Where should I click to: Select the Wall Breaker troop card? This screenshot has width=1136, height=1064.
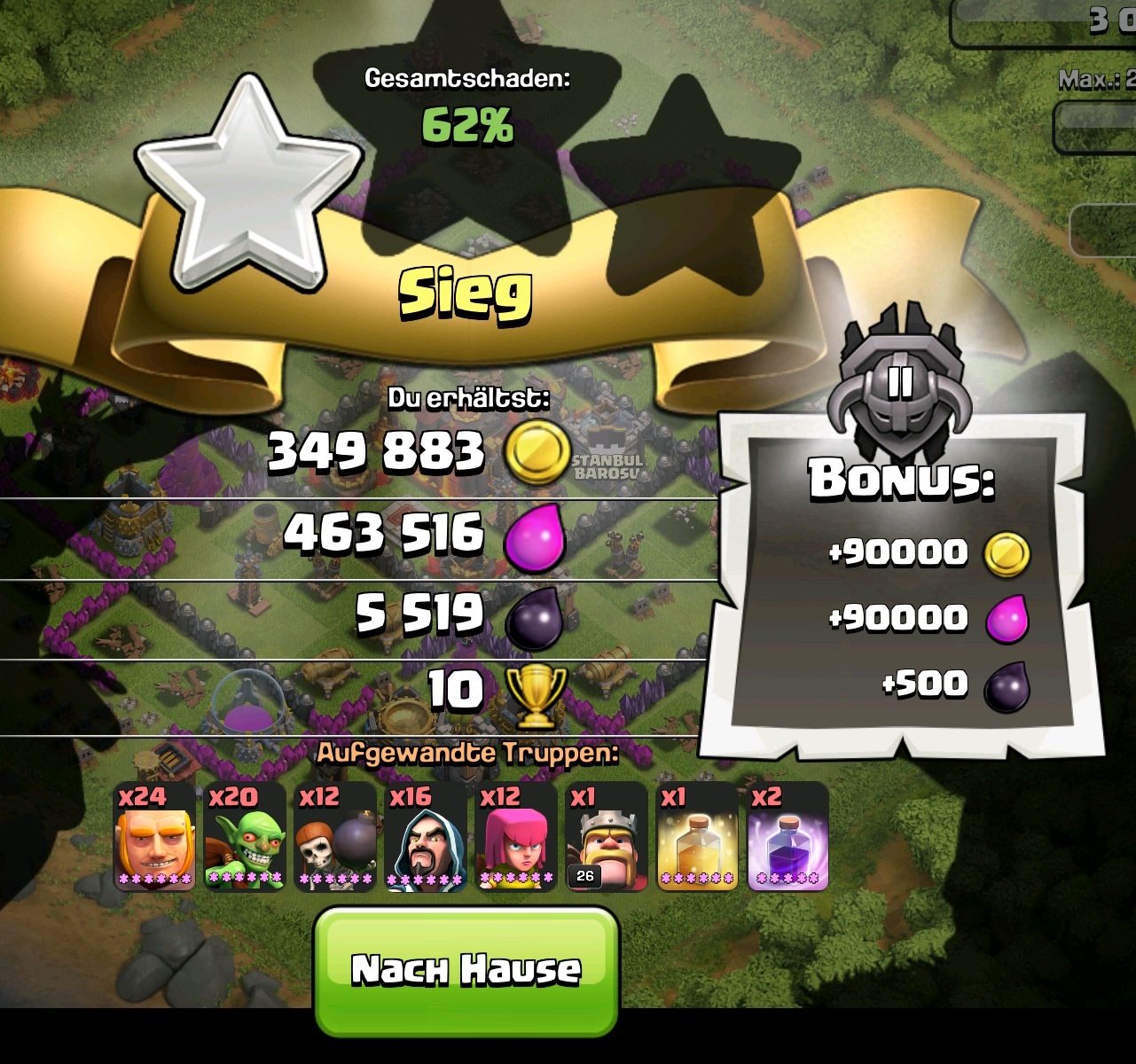click(335, 838)
